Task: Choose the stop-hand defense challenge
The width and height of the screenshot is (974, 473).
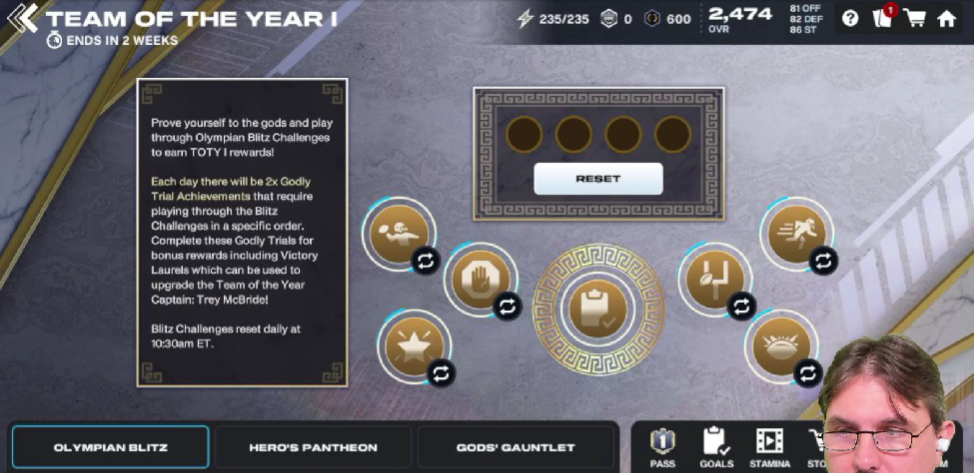Action: tap(477, 275)
